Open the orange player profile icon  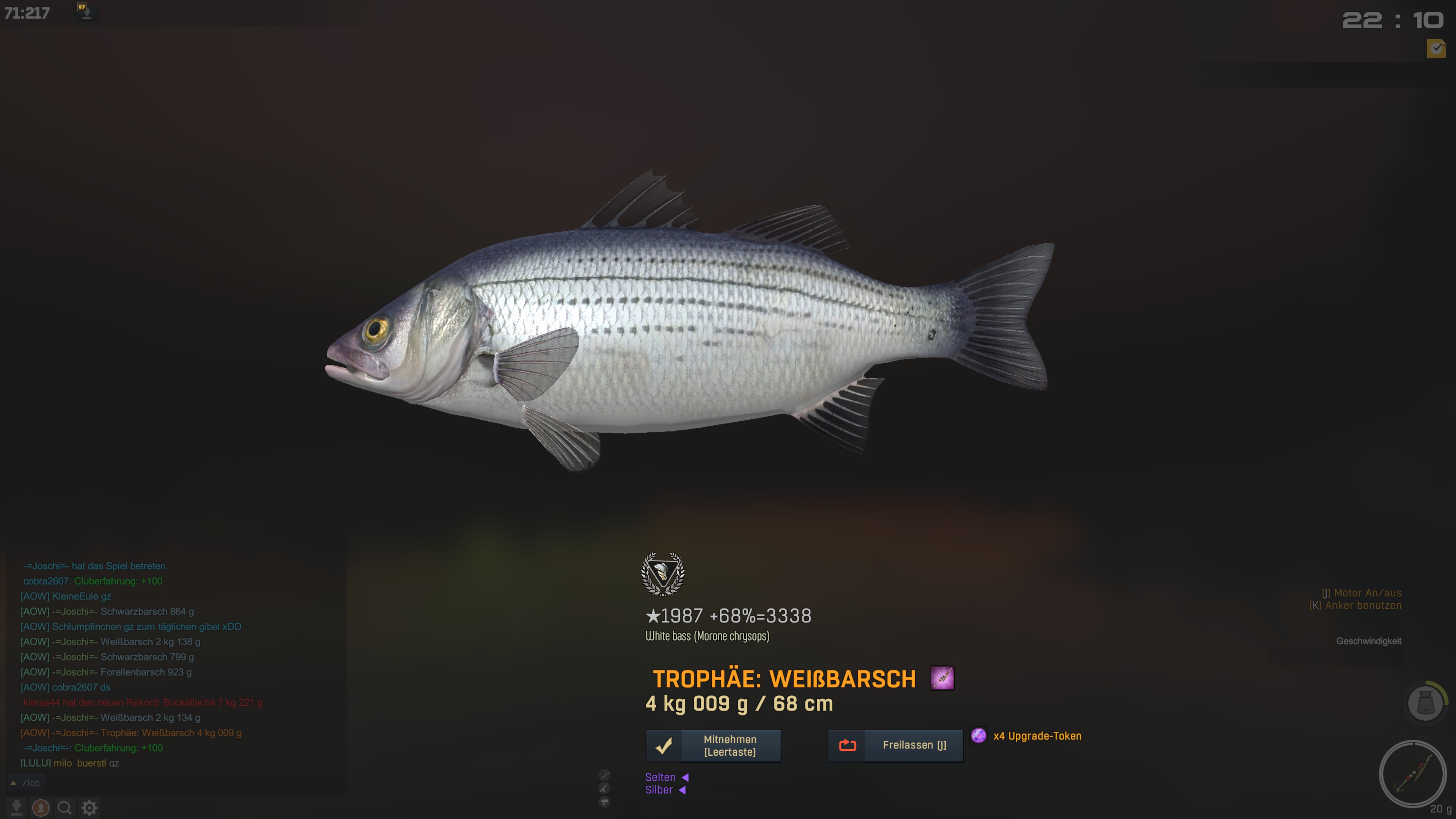coord(40,808)
